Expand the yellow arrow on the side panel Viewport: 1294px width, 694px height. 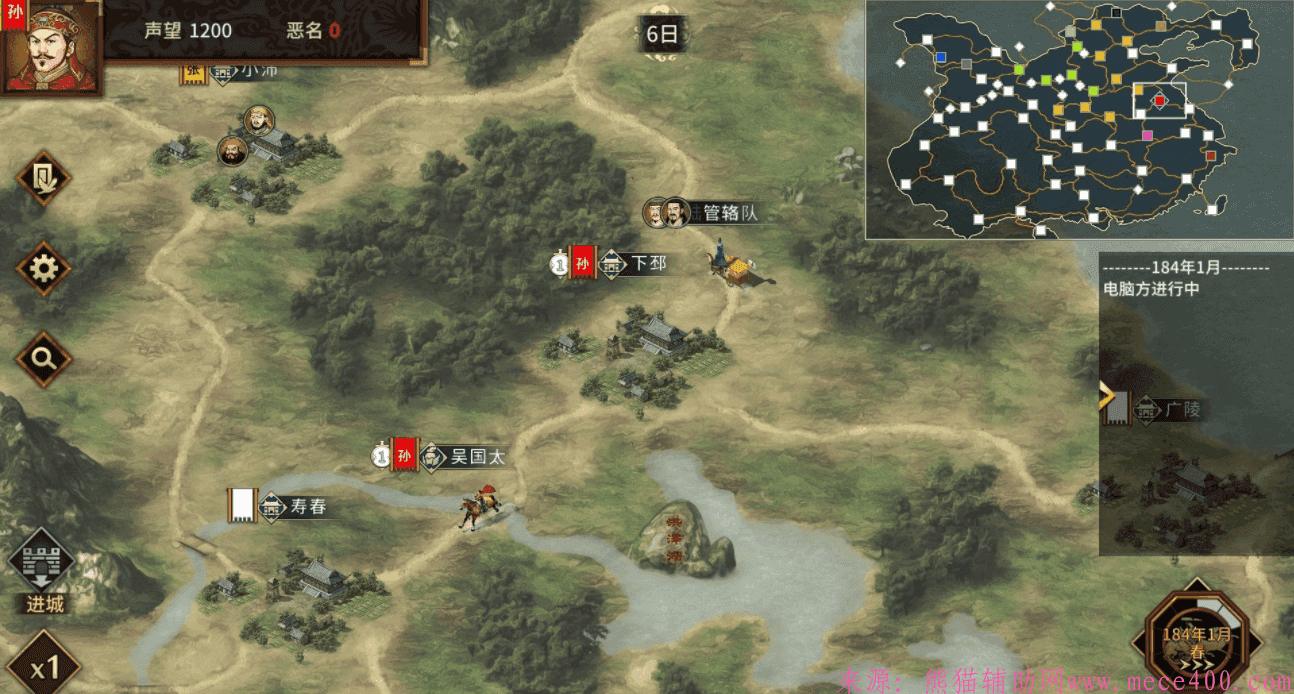coord(1107,397)
